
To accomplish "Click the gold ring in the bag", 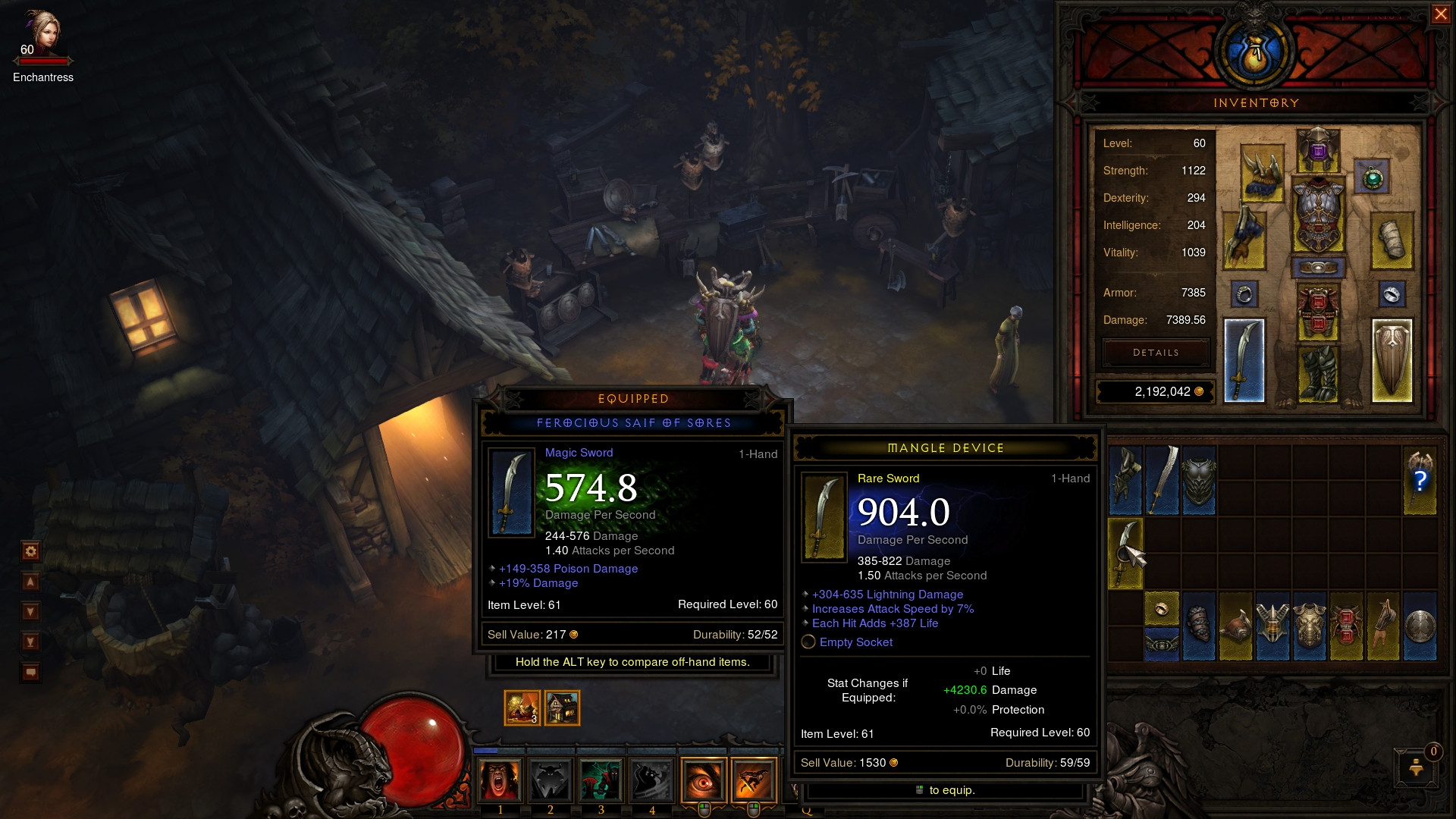I will click(x=1161, y=609).
